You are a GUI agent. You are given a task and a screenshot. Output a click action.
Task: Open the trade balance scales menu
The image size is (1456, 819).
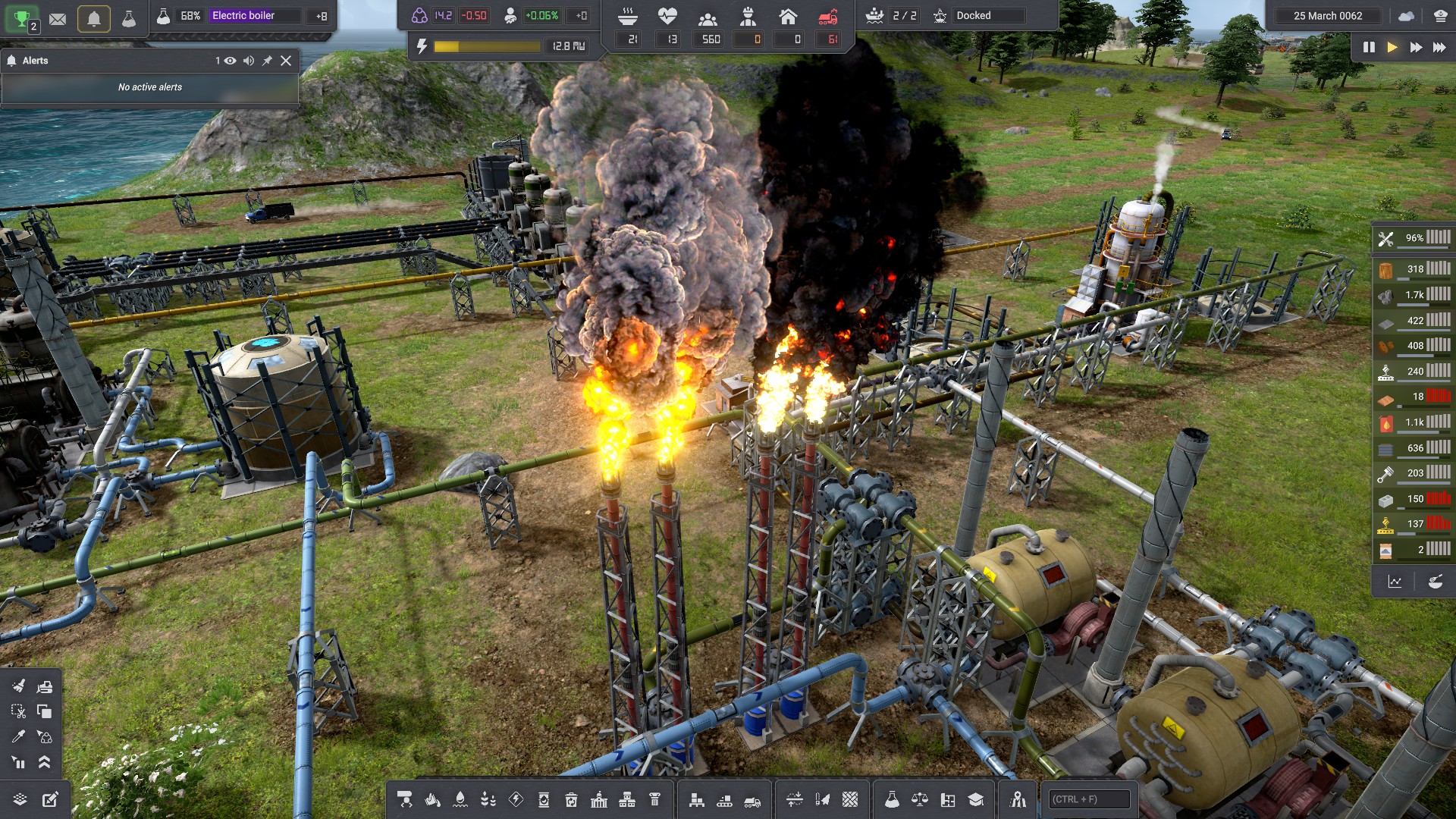919,799
